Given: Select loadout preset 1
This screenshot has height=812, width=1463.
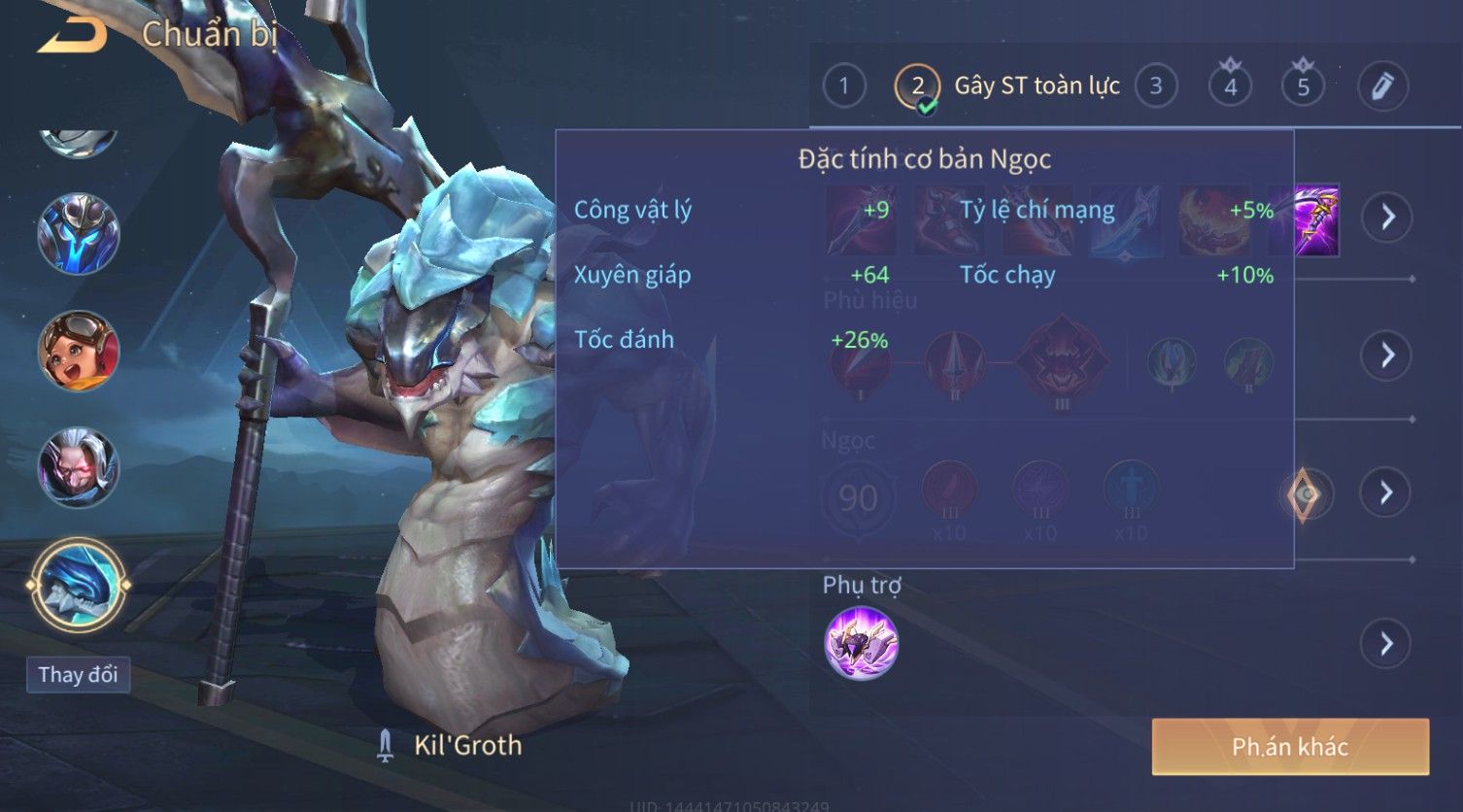Looking at the screenshot, I should tap(843, 86).
